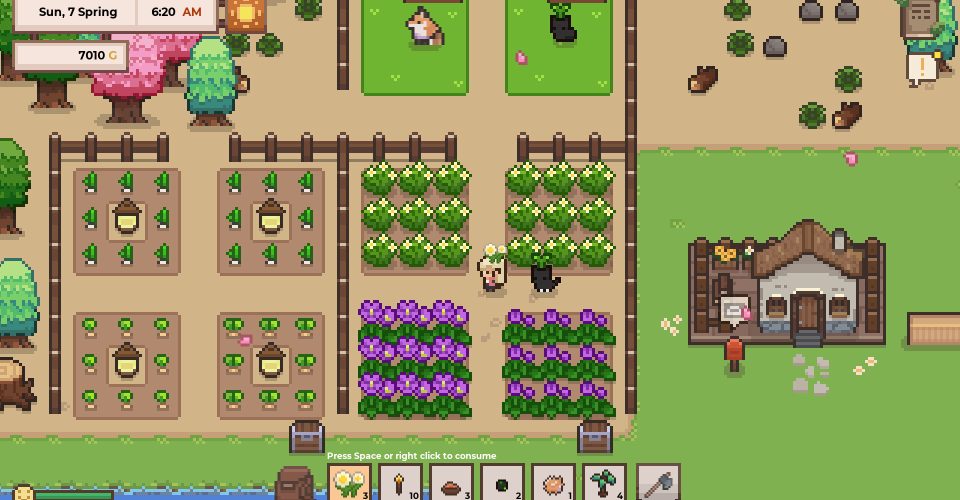Image resolution: width=960 pixels, height=500 pixels.
Task: Choose the green sapling hotbar slot
Action: point(604,484)
